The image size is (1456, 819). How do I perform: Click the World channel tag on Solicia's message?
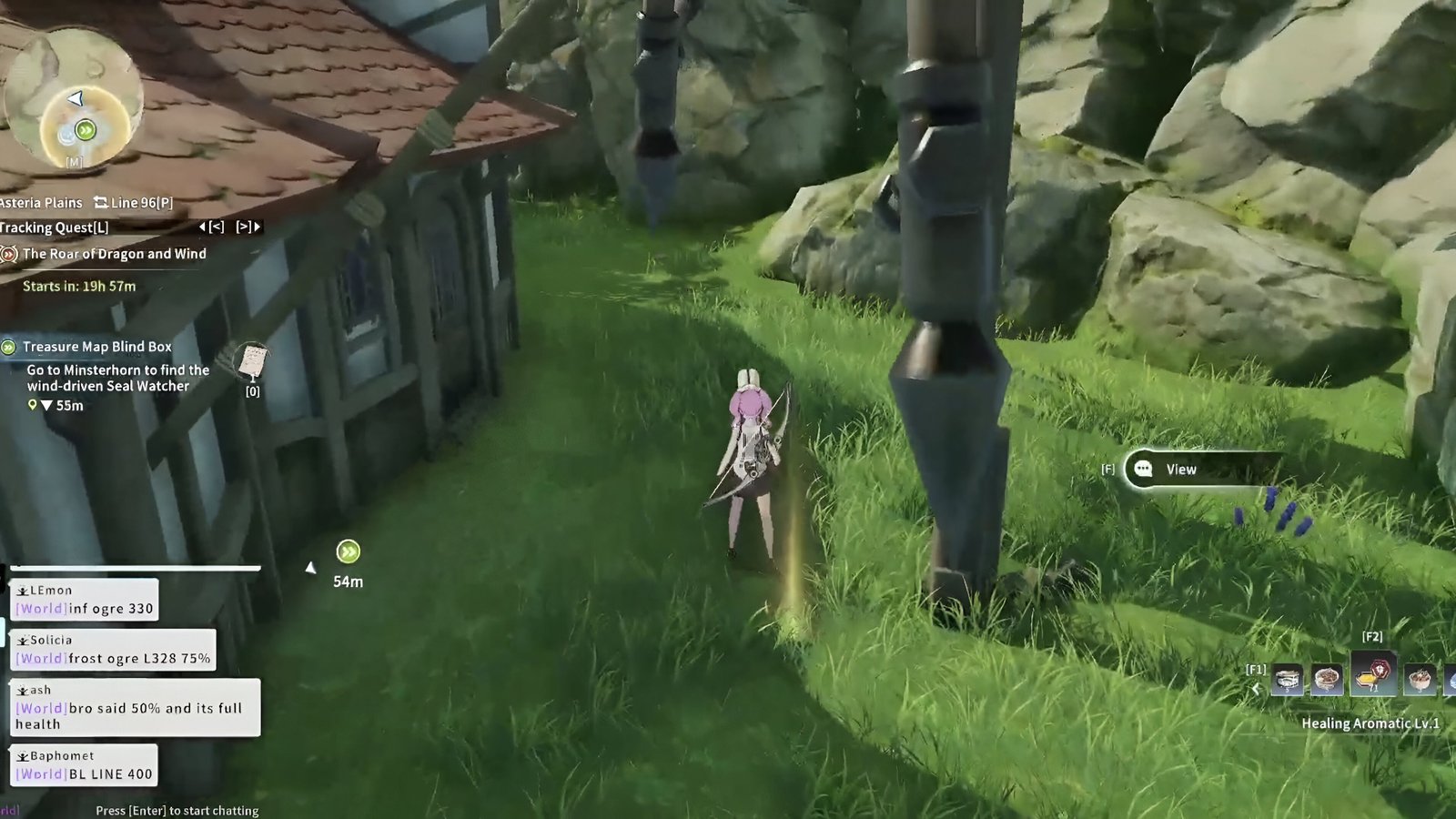tap(40, 658)
